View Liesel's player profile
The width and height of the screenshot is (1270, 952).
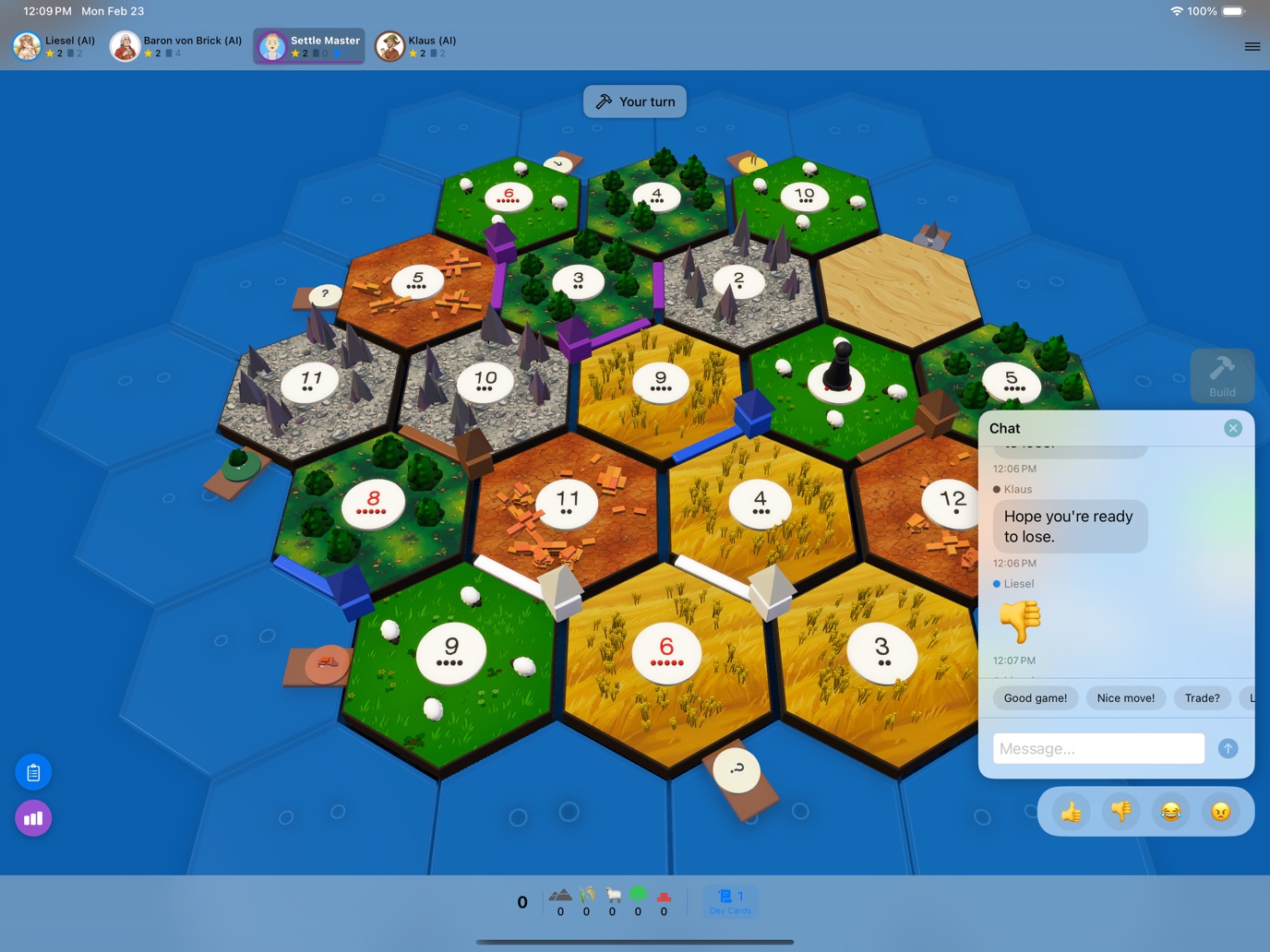[x=26, y=45]
